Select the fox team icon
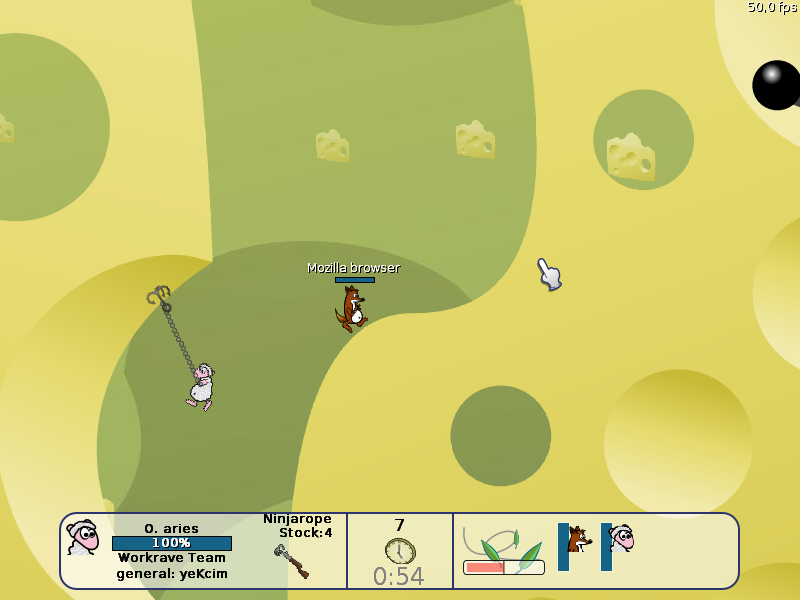The width and height of the screenshot is (800, 600). pyautogui.click(x=578, y=540)
